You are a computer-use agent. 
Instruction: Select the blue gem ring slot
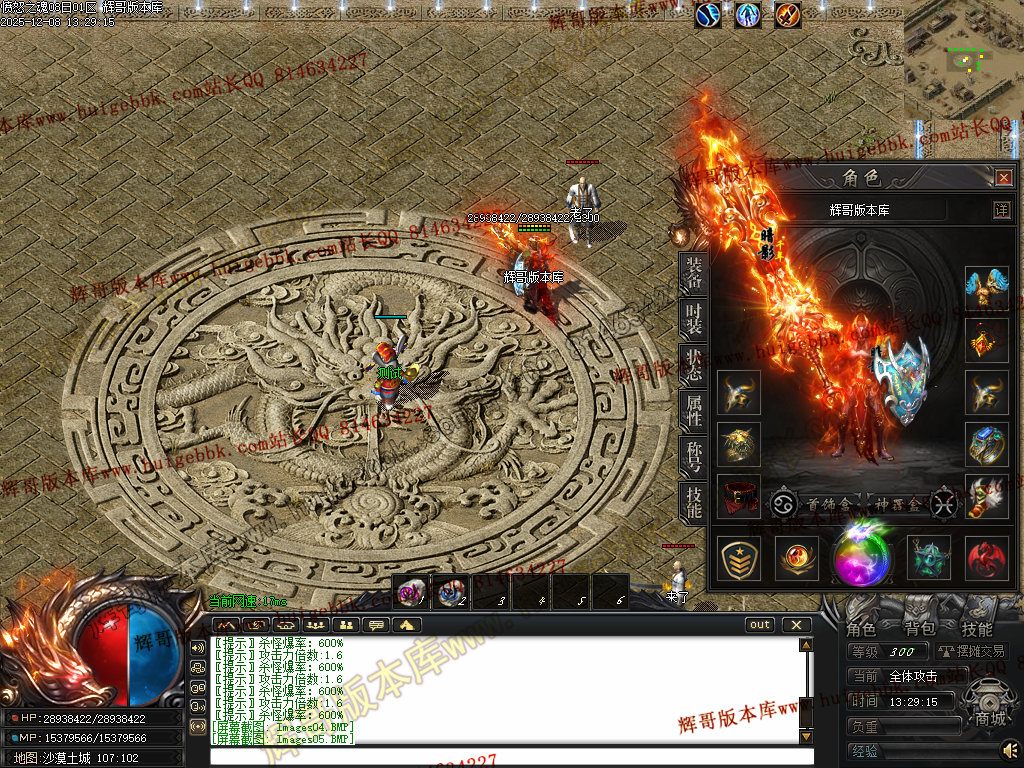[x=986, y=443]
